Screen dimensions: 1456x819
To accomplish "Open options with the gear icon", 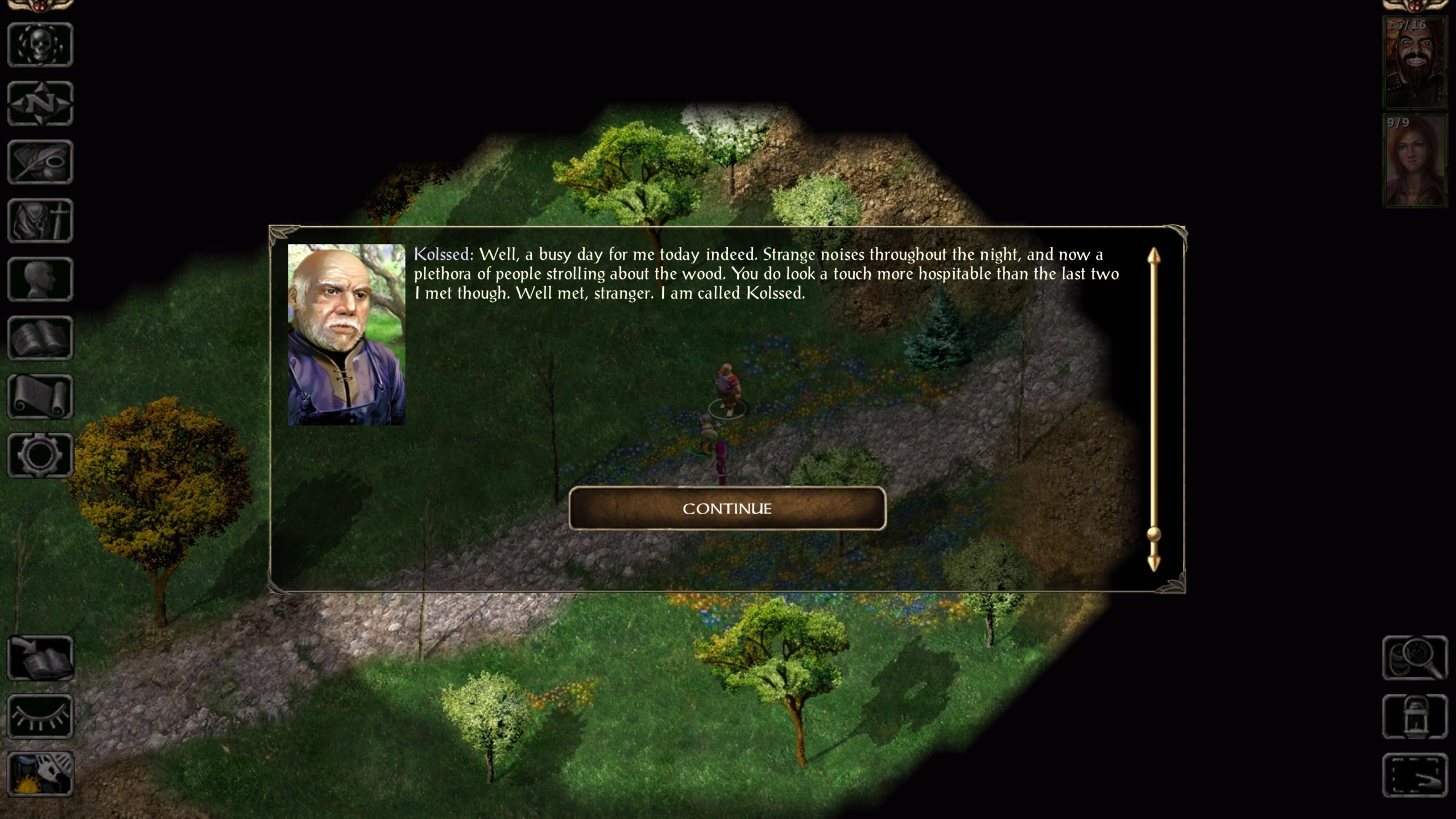I will pyautogui.click(x=40, y=455).
